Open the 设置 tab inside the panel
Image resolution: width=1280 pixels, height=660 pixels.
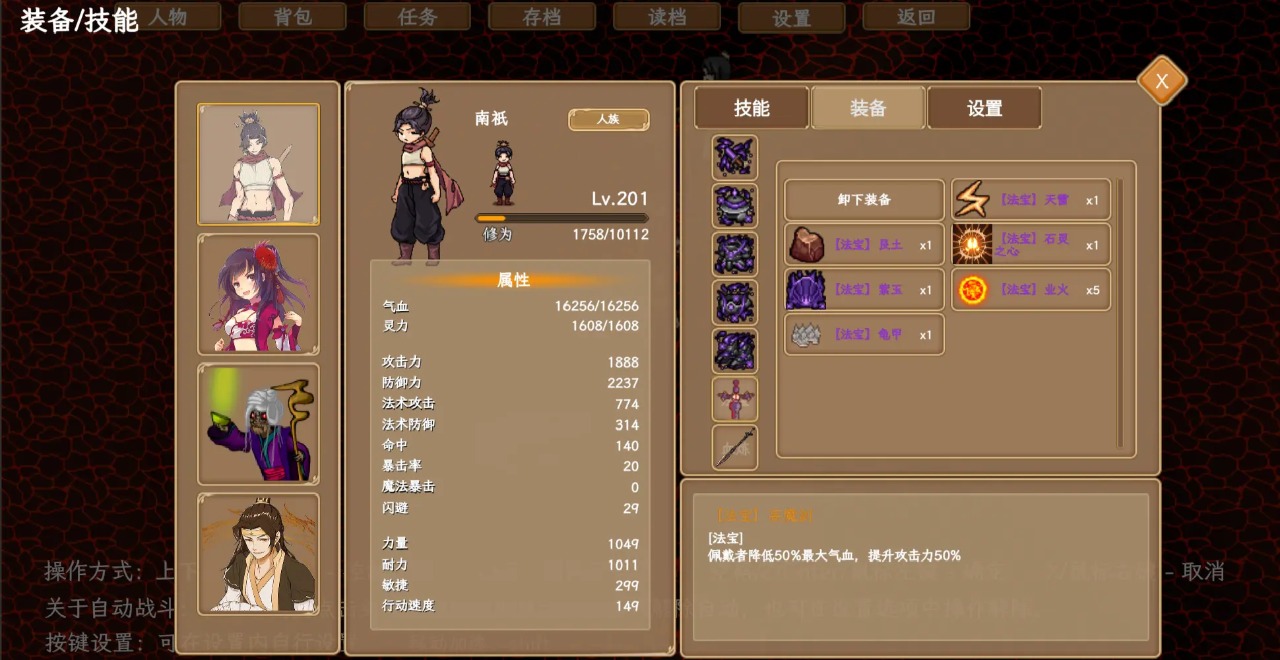(984, 108)
